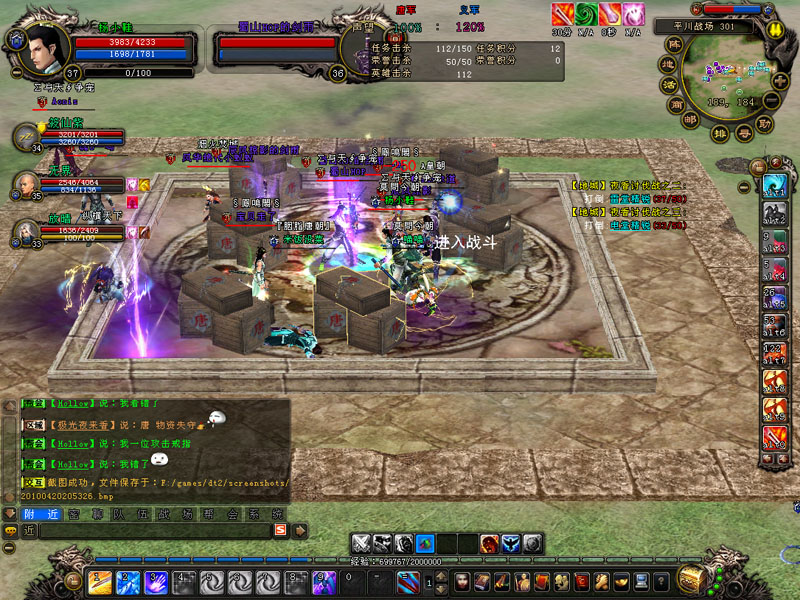Open the 商 shop button by the minimap
800x600 pixels.
(675, 103)
